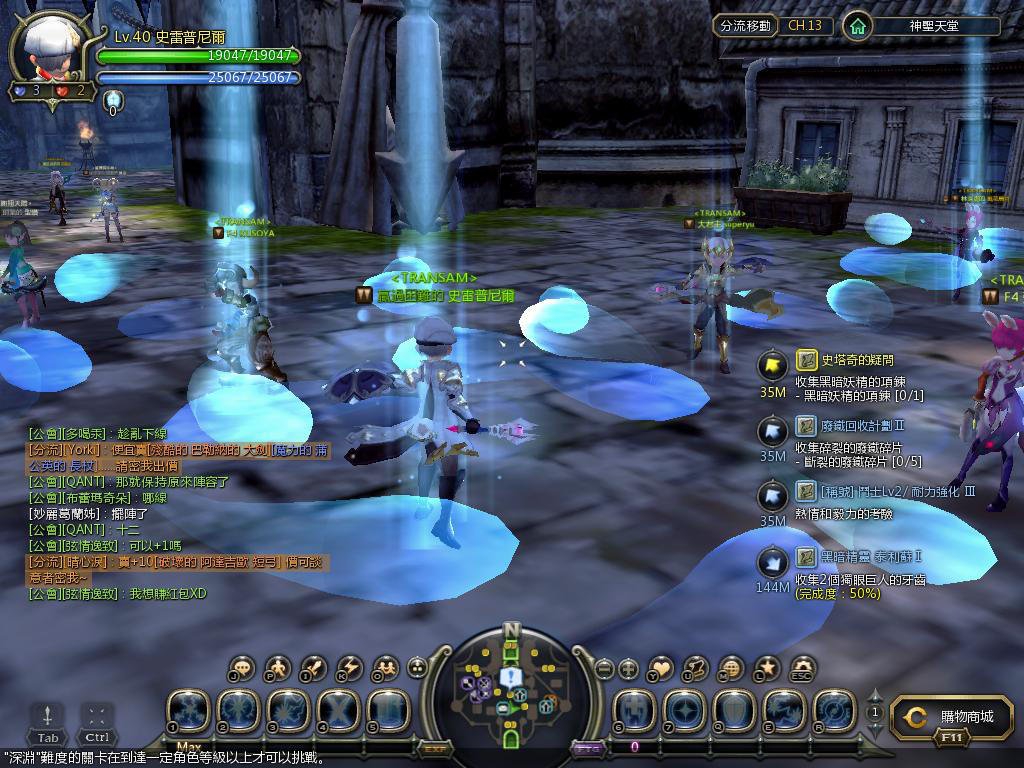Click the green house town icon

856,26
